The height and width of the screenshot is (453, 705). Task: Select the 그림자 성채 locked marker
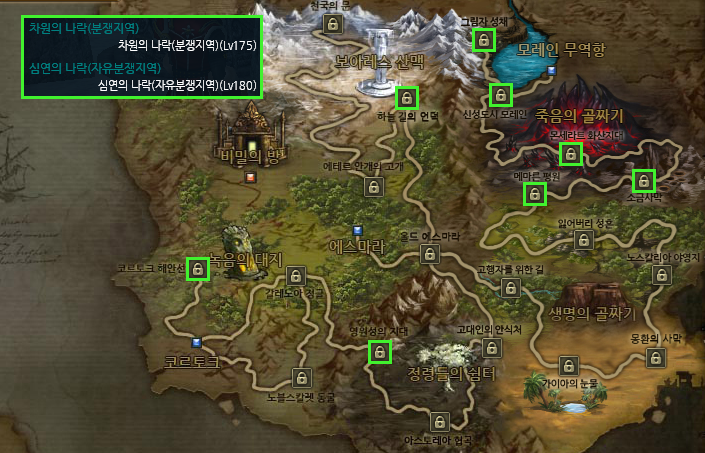pyautogui.click(x=483, y=40)
